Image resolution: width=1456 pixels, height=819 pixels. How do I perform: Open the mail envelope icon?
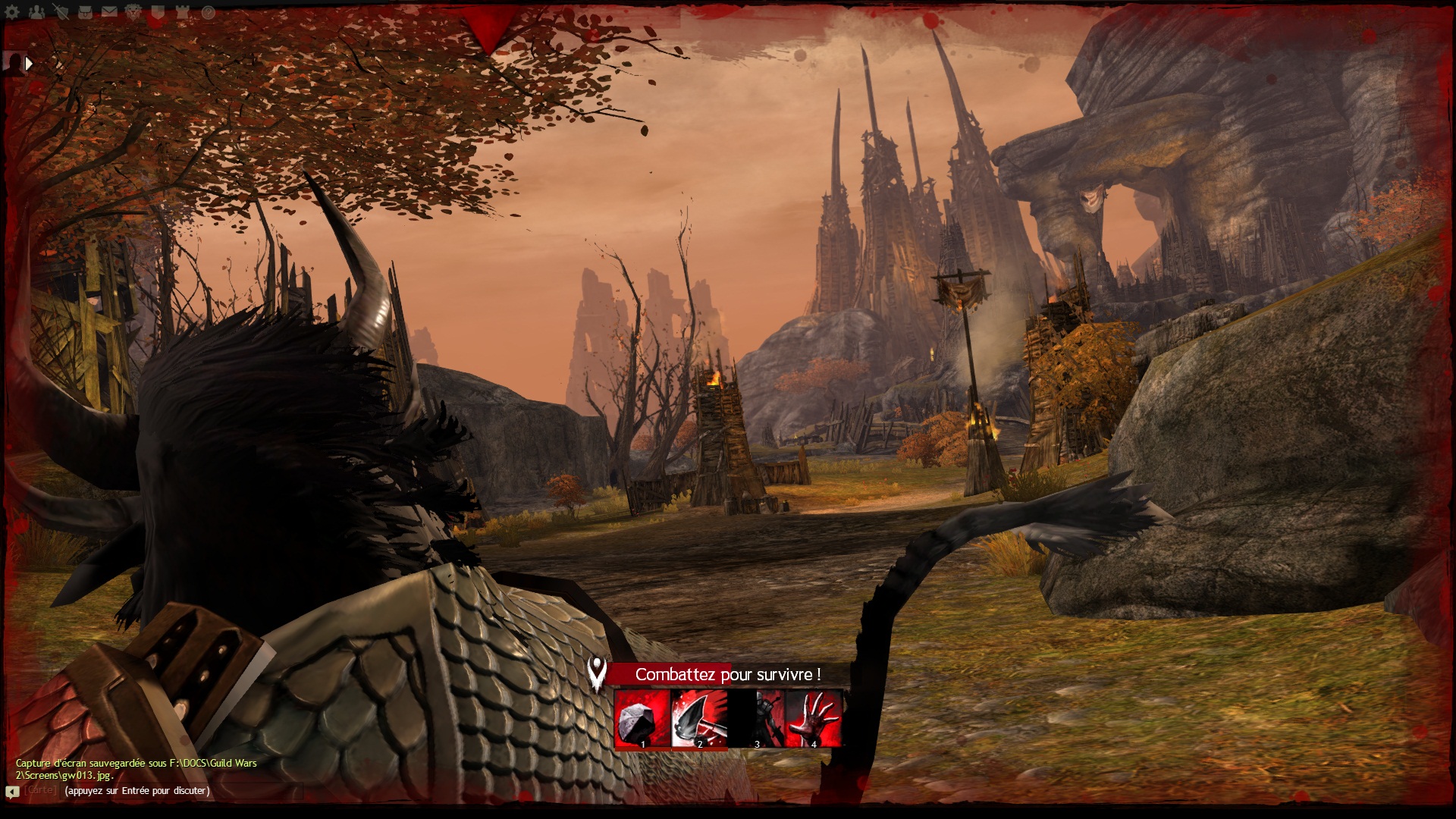pyautogui.click(x=110, y=12)
